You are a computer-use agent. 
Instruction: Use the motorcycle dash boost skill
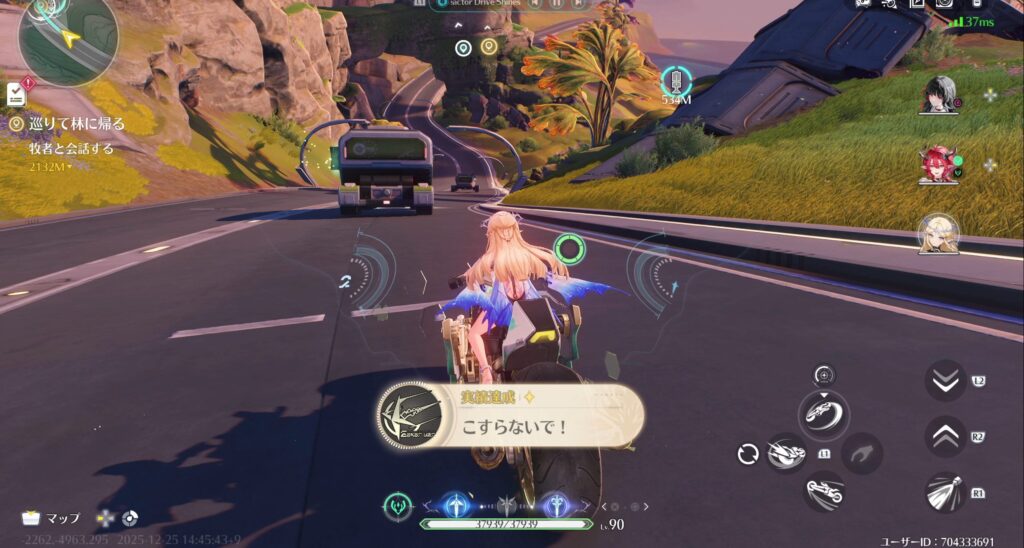pos(786,454)
